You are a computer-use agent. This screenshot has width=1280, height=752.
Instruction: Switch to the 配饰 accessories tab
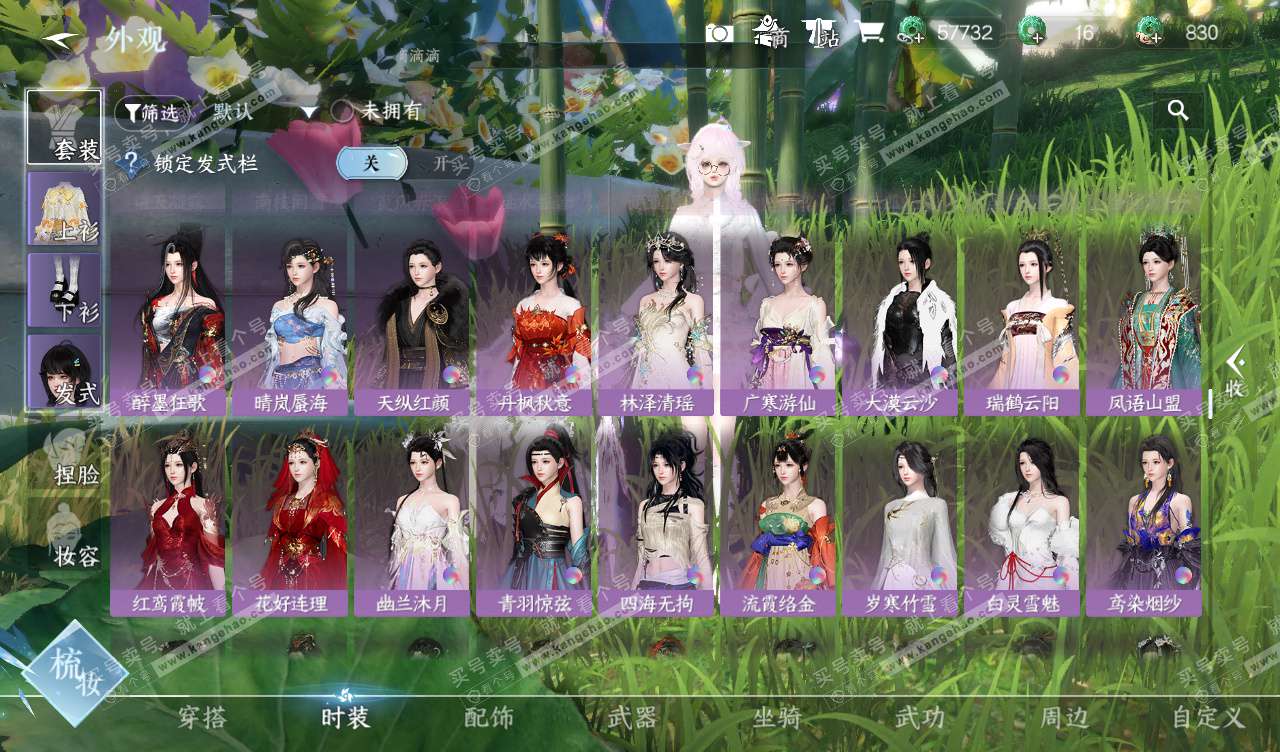pos(489,717)
